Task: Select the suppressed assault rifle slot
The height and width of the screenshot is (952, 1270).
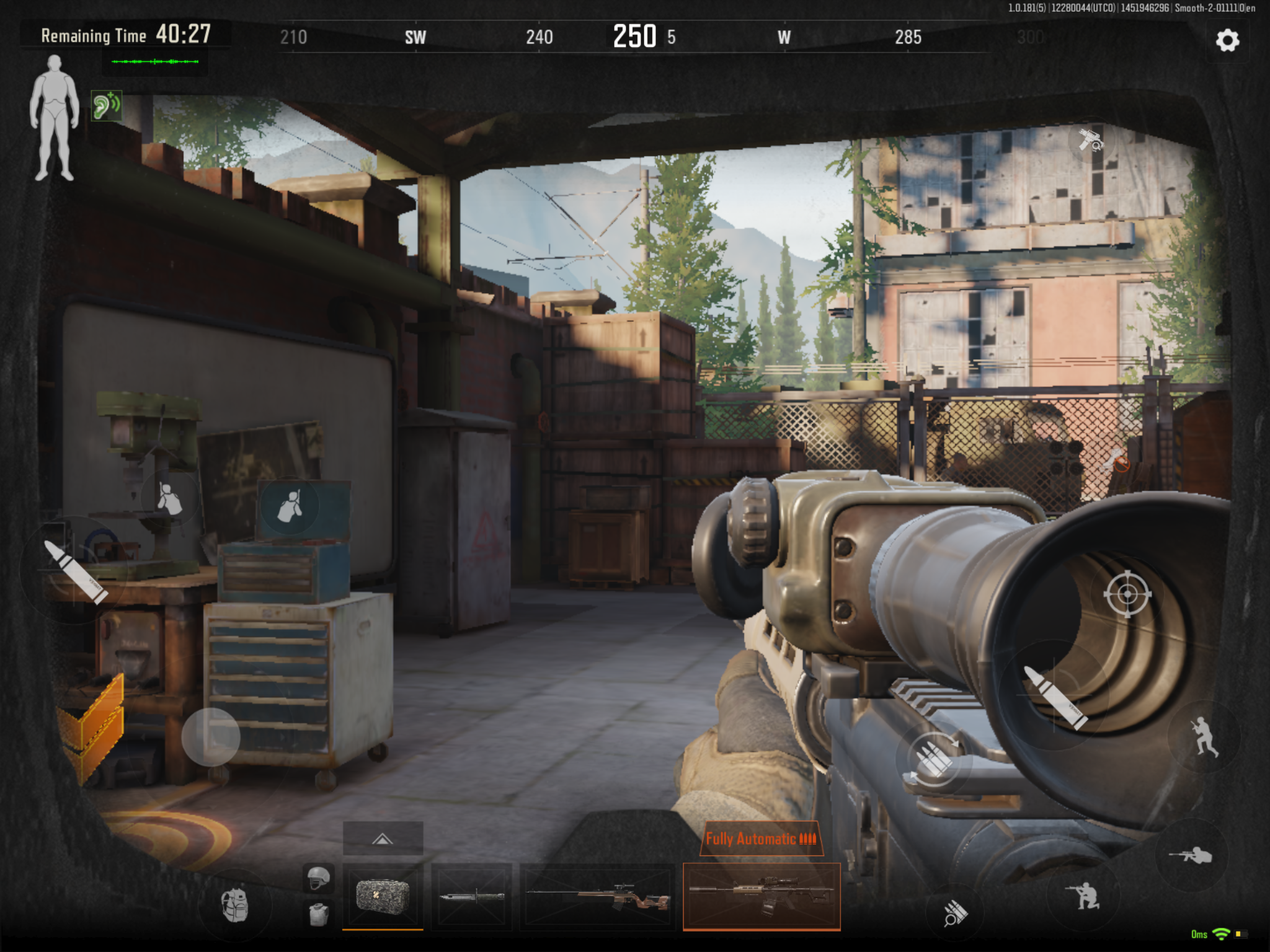Action: click(762, 896)
